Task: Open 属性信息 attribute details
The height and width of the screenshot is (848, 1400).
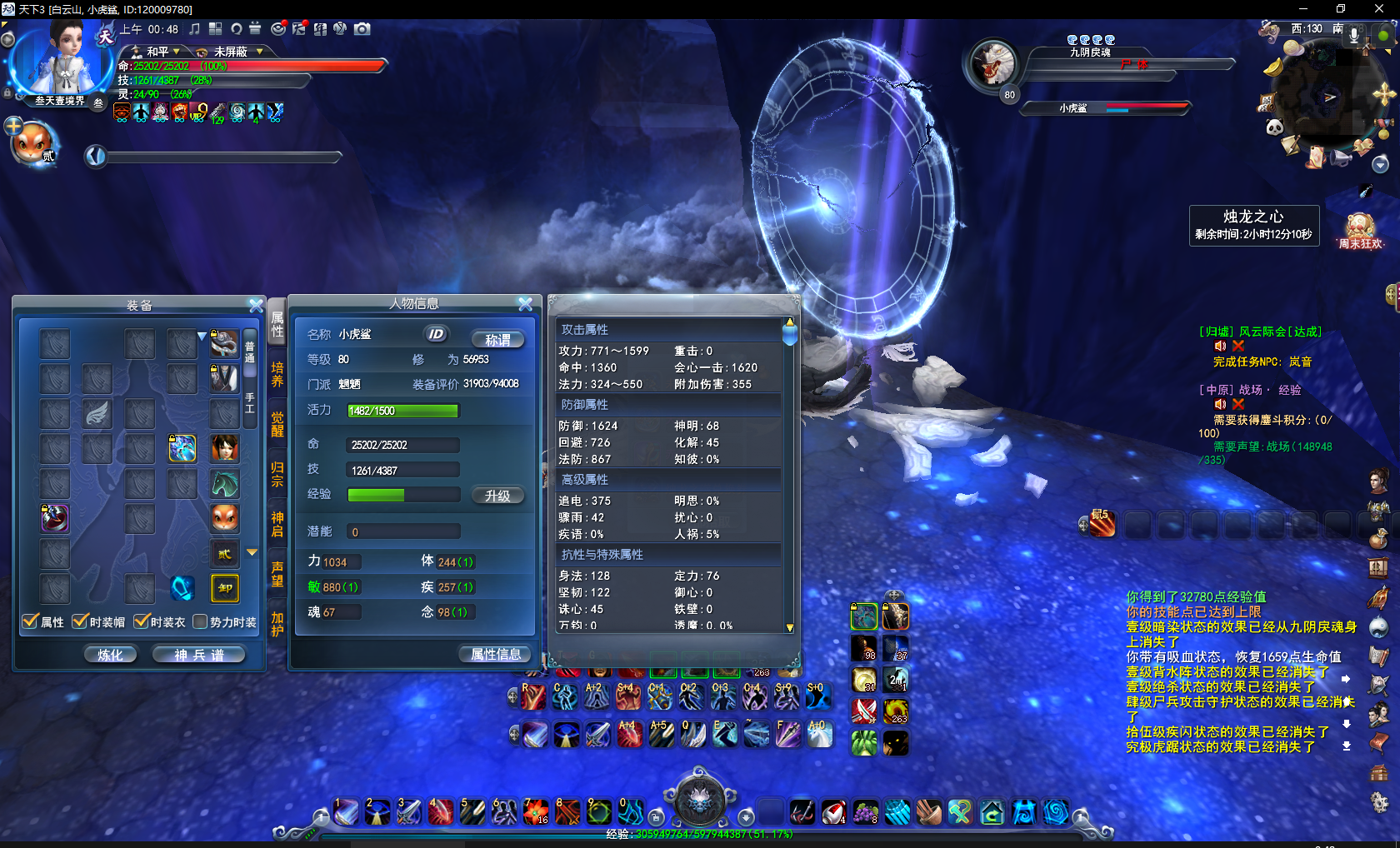Action: click(496, 654)
